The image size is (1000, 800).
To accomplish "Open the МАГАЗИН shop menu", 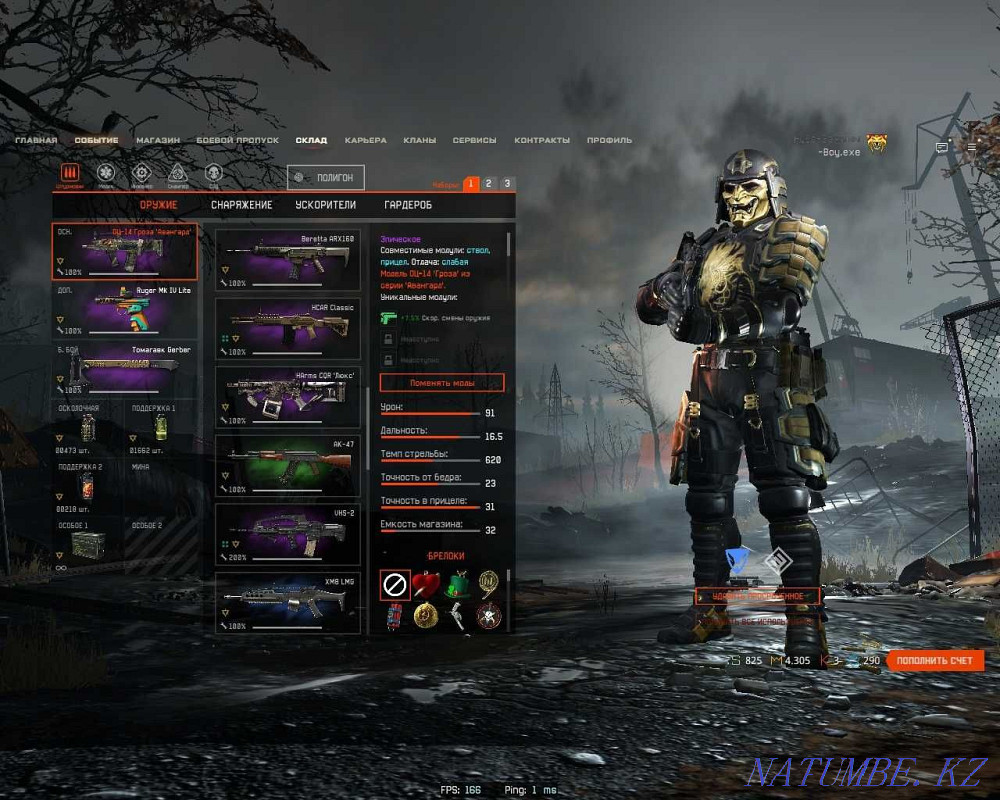I will [158, 140].
